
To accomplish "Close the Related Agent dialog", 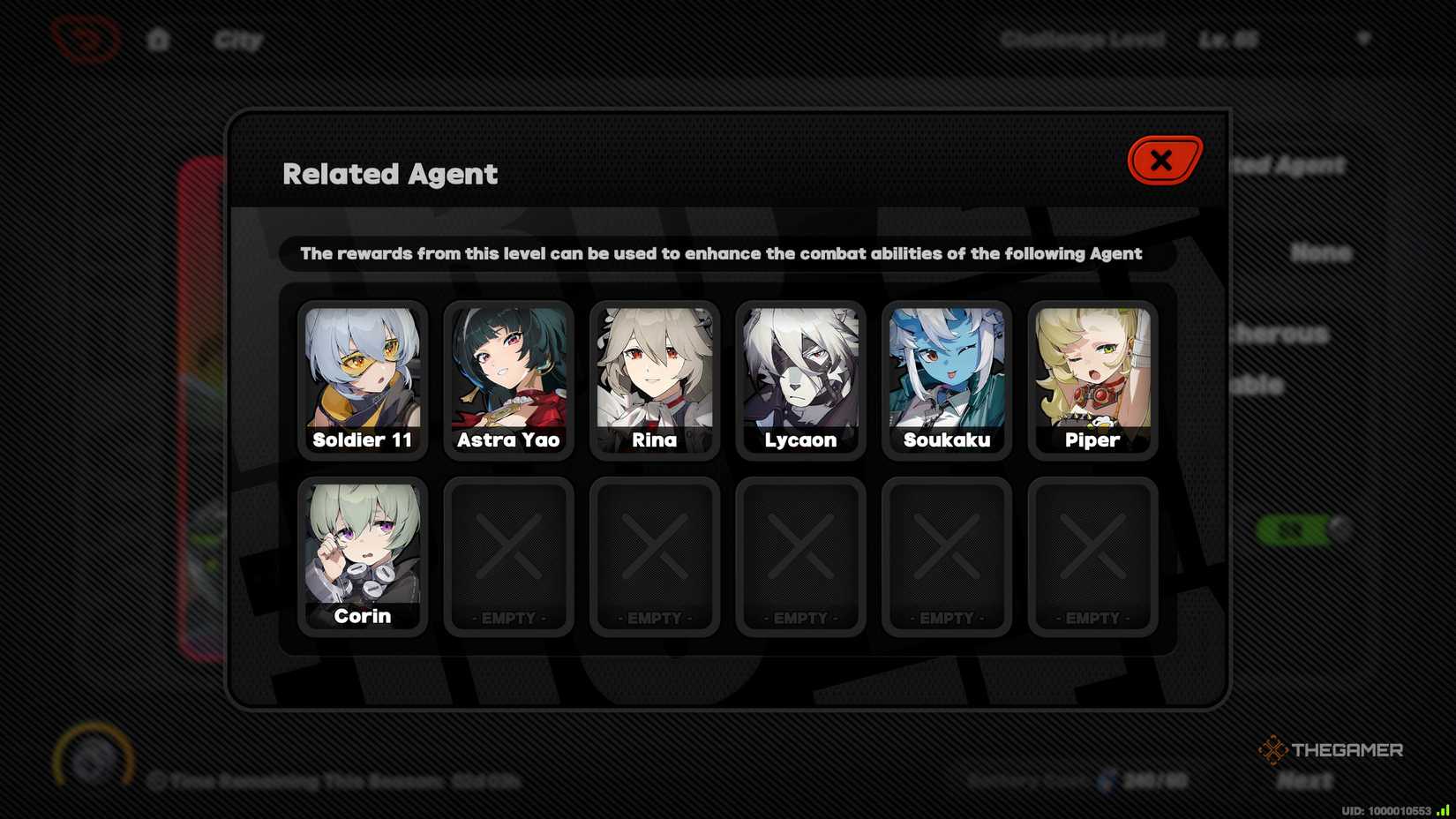I will point(1161,161).
